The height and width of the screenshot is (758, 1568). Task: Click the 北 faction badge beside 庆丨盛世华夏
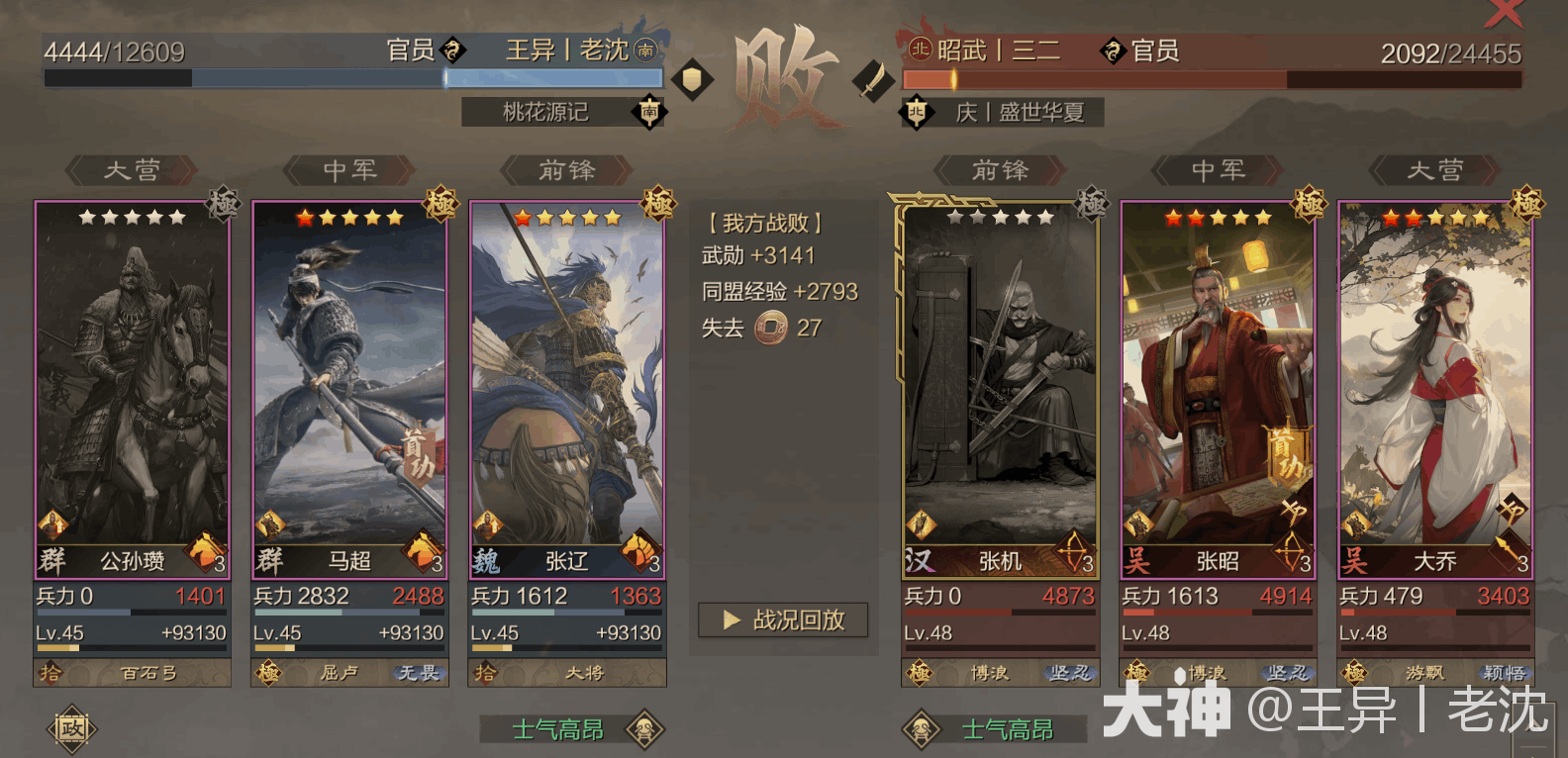click(x=917, y=112)
